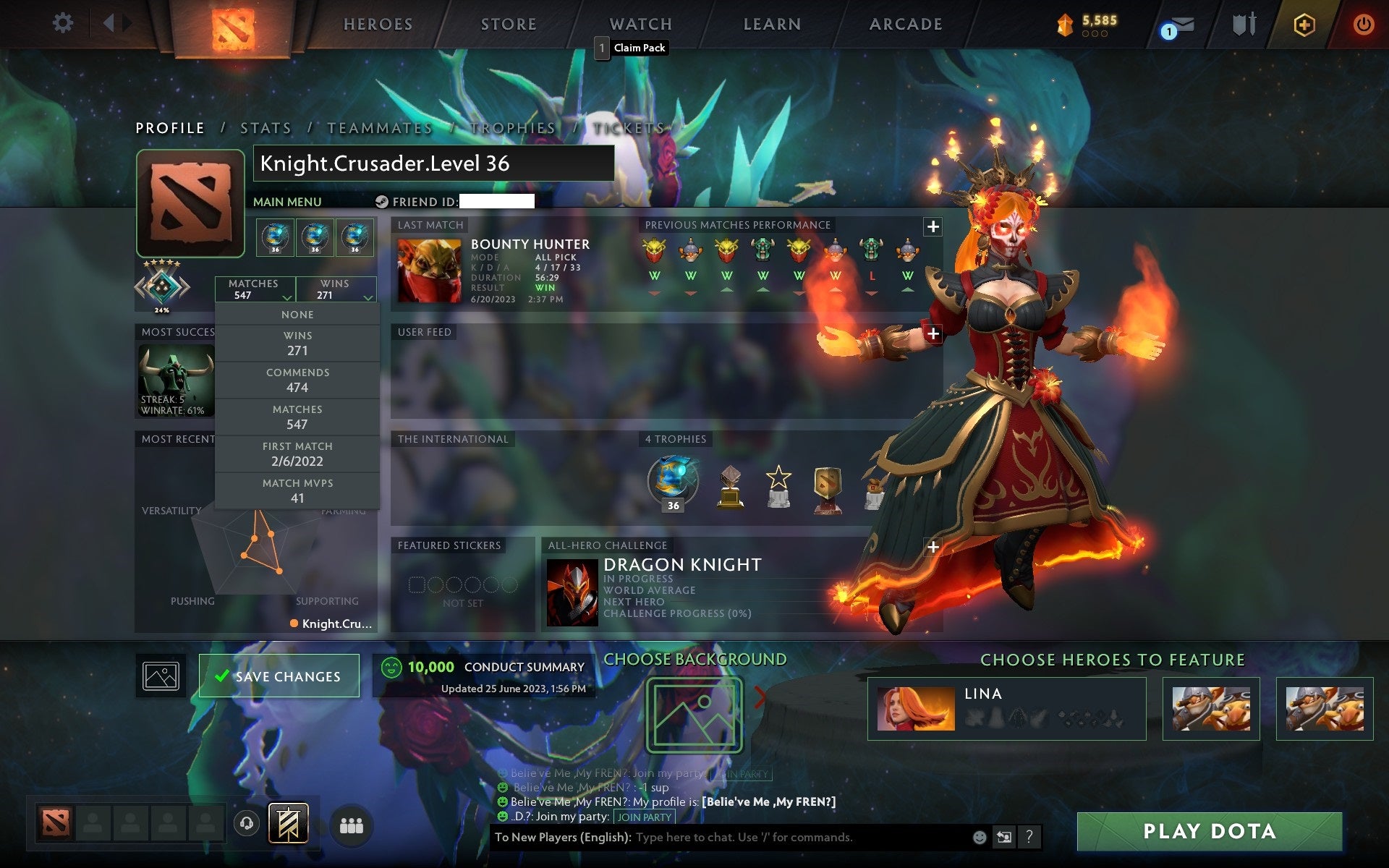Image resolution: width=1389 pixels, height=868 pixels.
Task: Select WINS as the featured stat
Action: coord(298,342)
